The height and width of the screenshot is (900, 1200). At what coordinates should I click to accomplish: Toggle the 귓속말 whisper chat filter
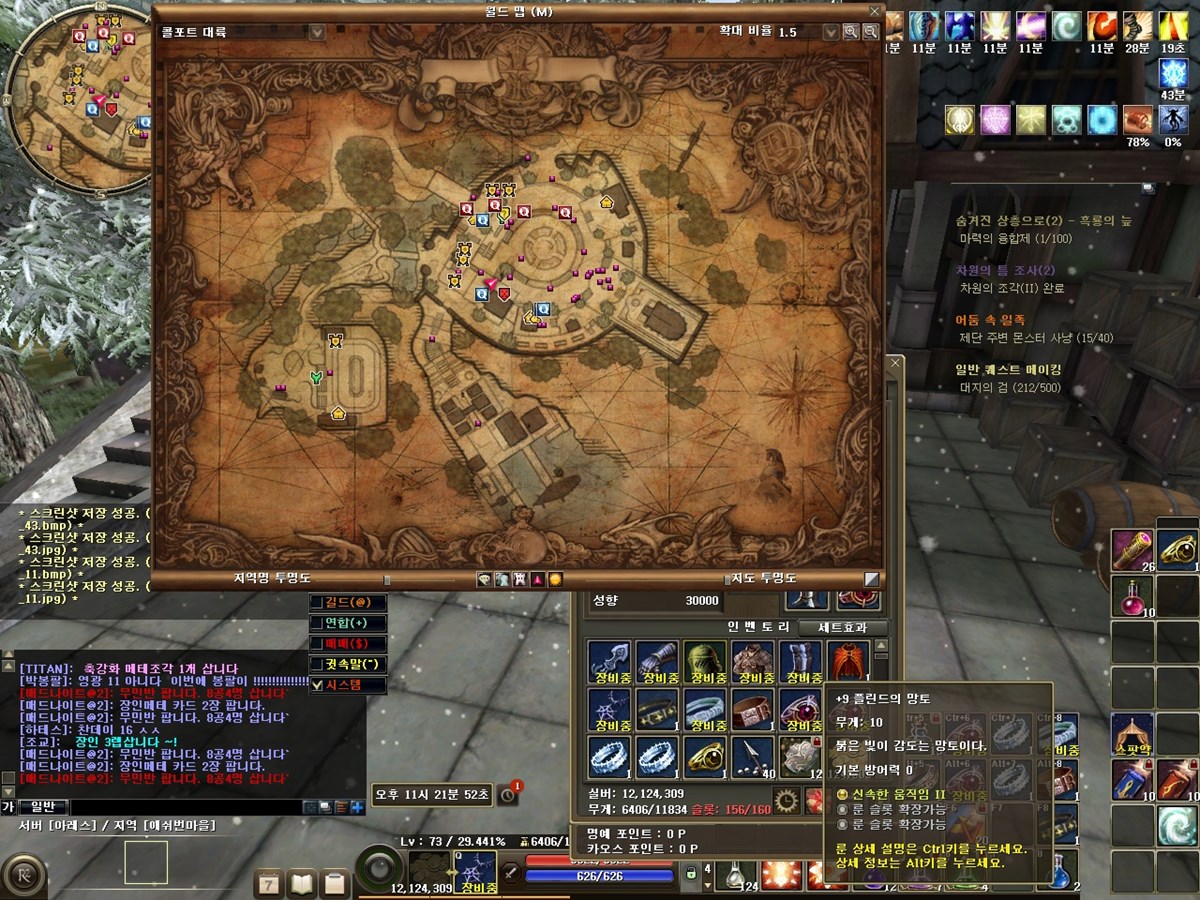pos(318,664)
